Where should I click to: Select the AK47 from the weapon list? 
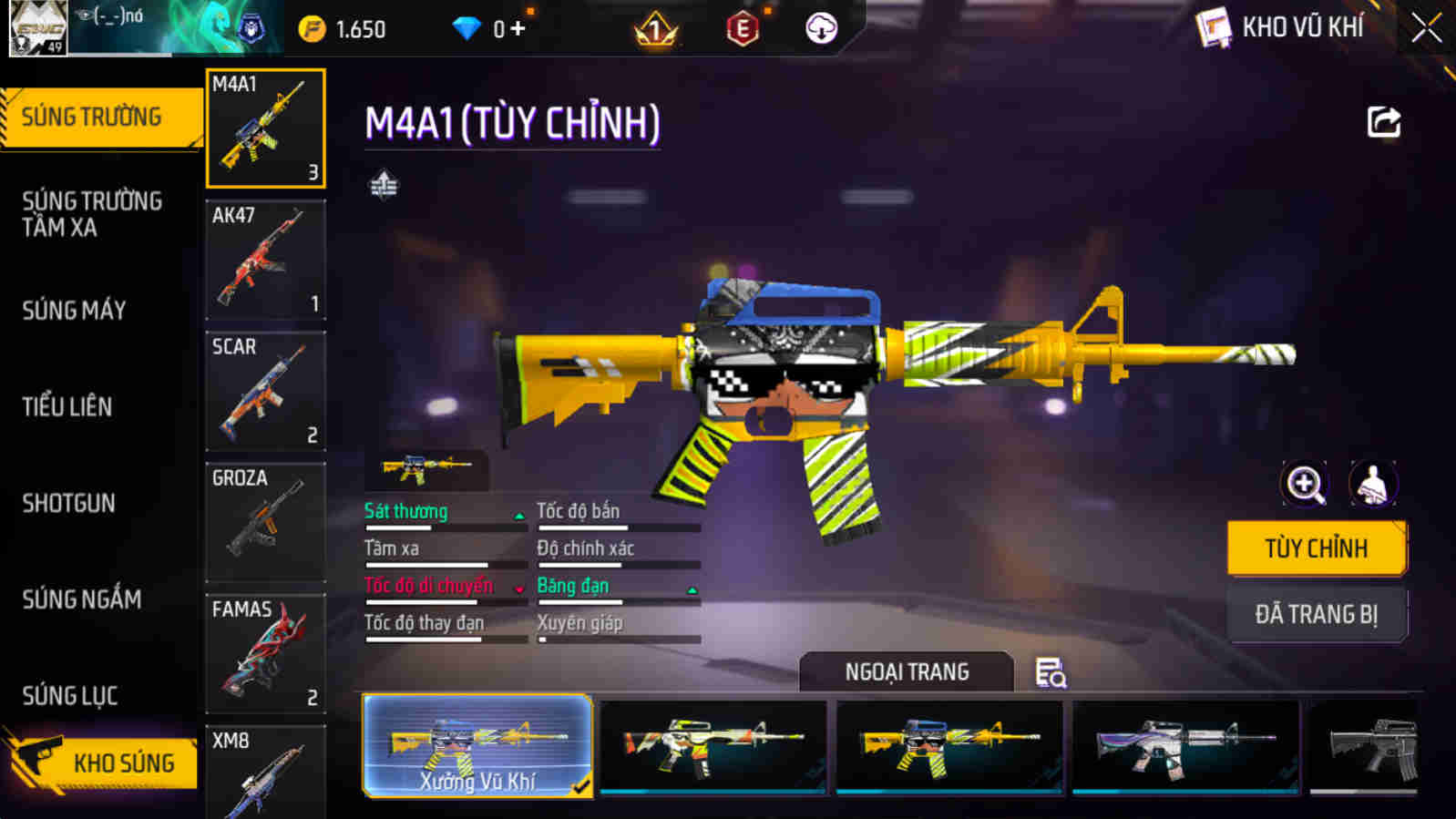(x=265, y=261)
